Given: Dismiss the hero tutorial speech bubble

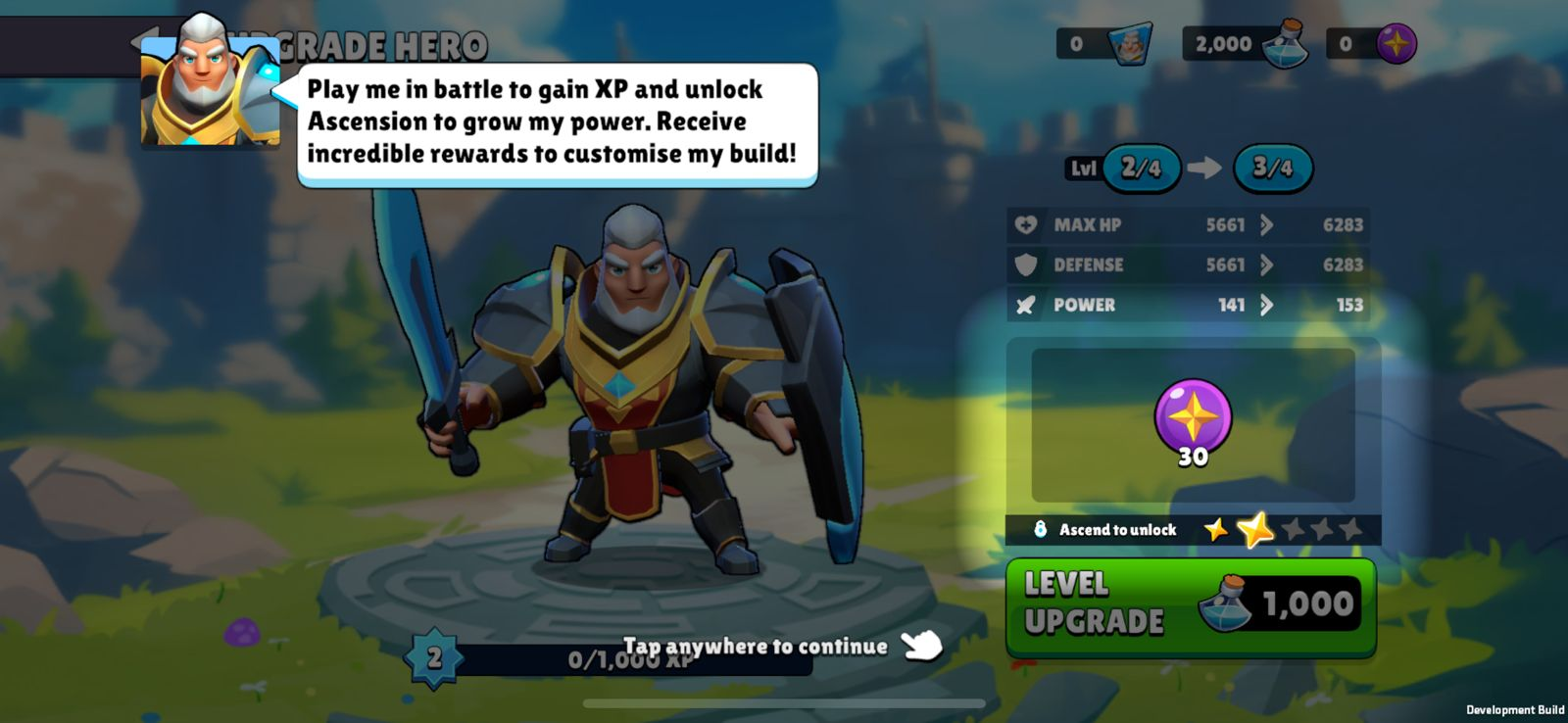Looking at the screenshot, I should pyautogui.click(x=557, y=122).
